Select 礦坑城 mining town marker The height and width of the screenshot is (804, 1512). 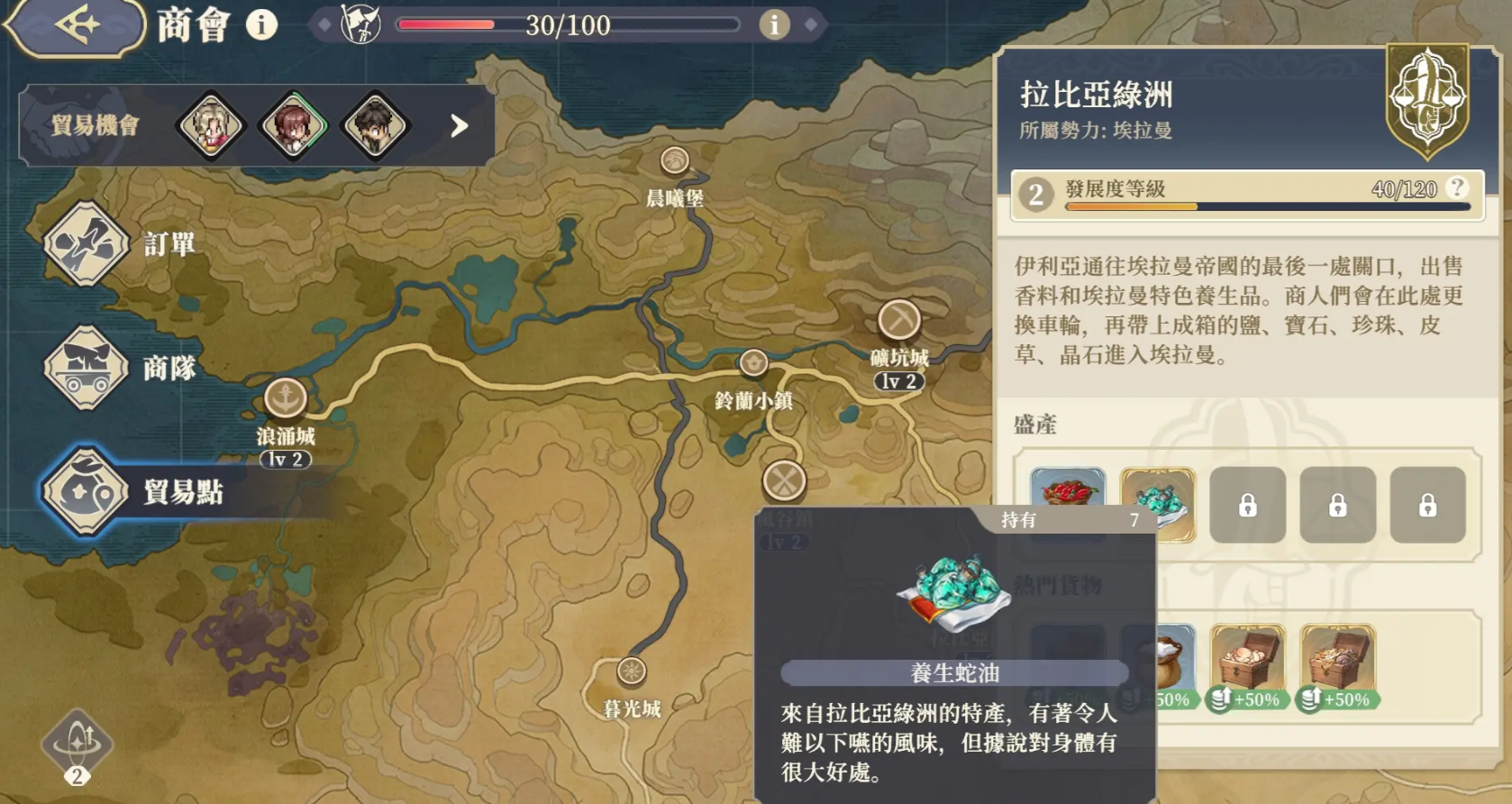(898, 320)
